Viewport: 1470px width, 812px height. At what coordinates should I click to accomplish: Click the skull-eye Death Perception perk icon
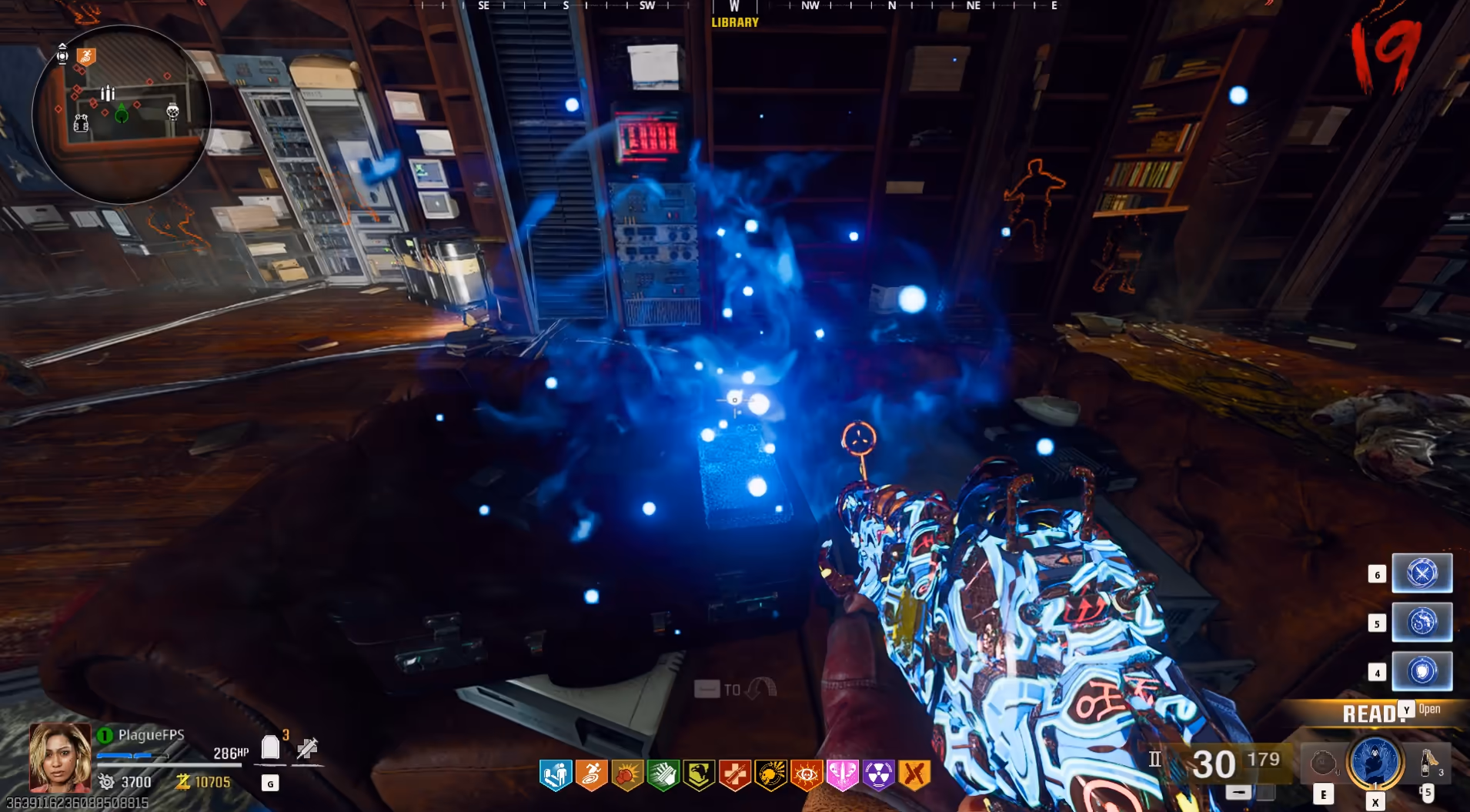click(807, 775)
